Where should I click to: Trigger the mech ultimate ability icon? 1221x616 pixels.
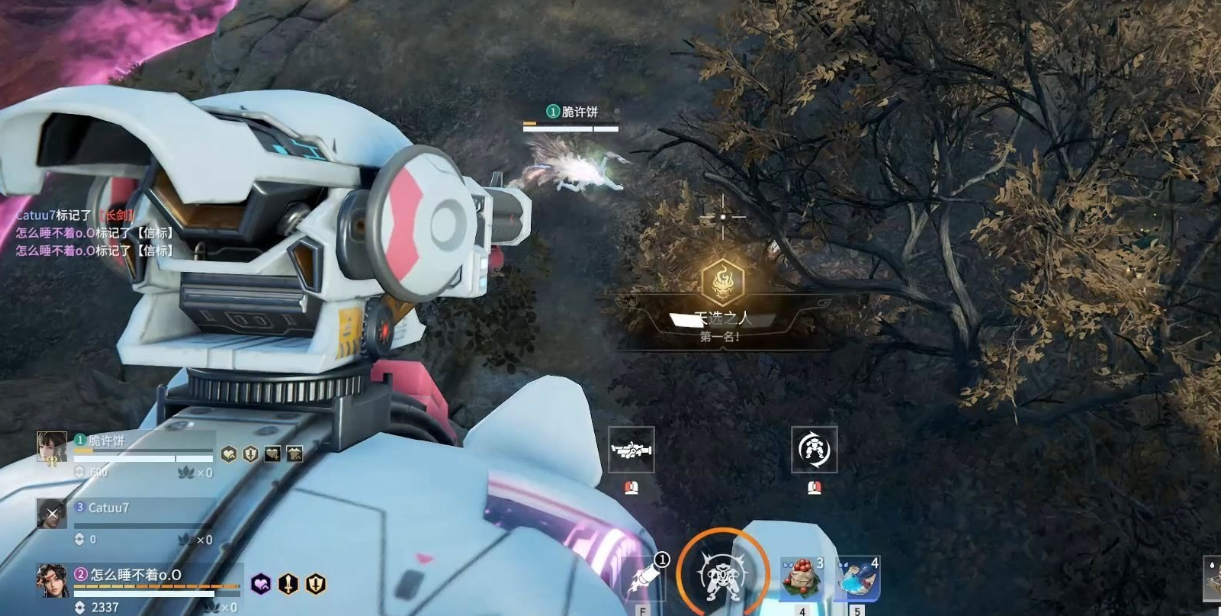720,575
